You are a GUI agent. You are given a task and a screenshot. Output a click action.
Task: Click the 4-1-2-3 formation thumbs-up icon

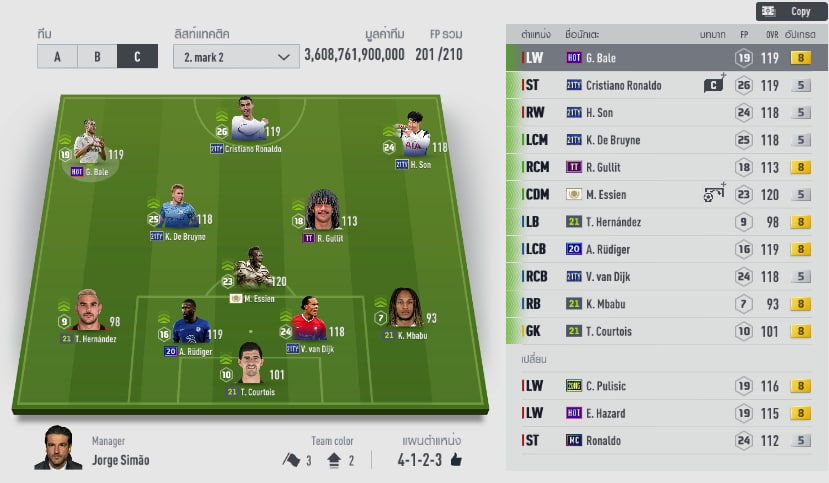click(457, 460)
